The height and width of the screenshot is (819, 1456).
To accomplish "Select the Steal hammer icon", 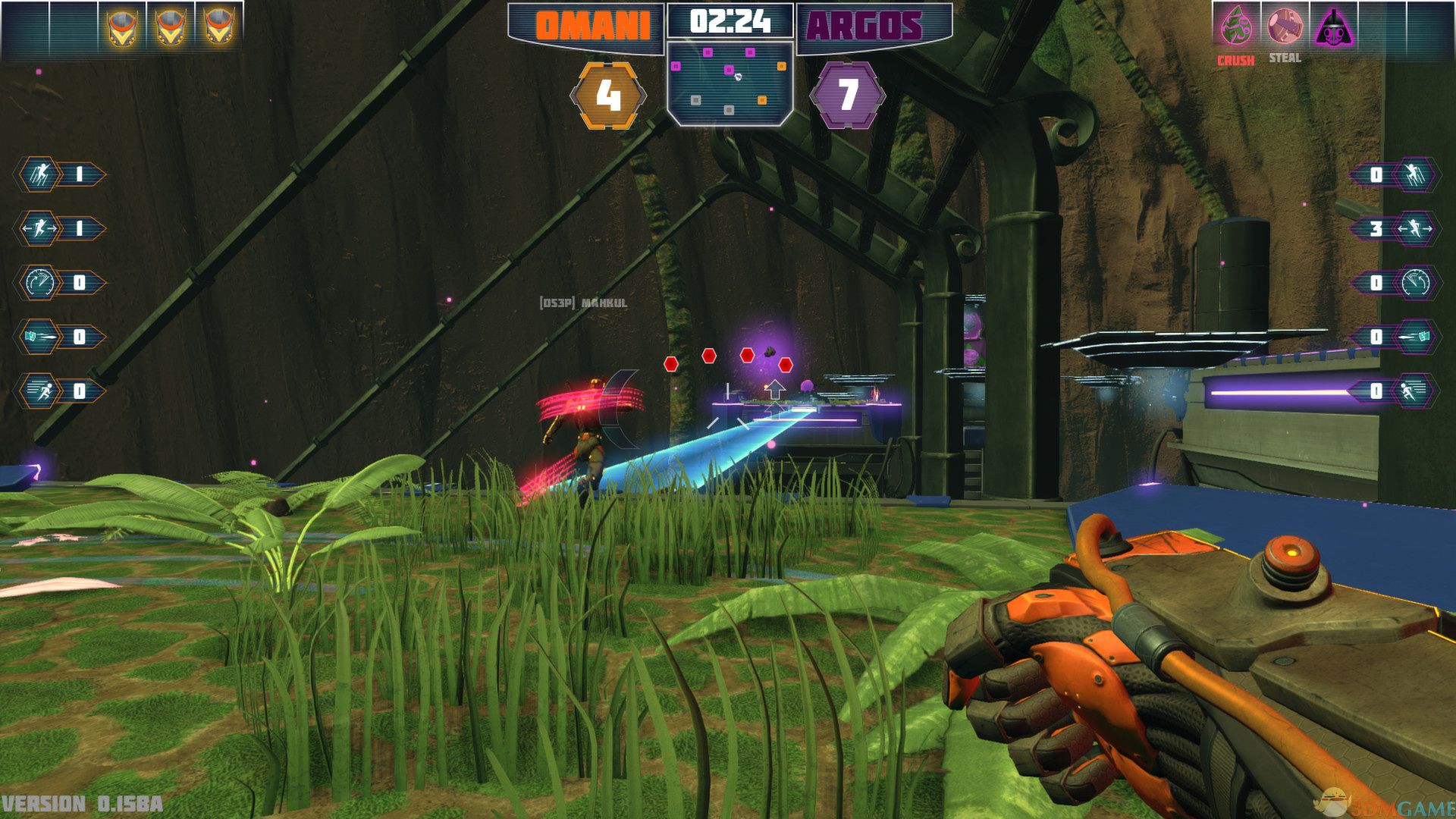I will click(x=1285, y=26).
